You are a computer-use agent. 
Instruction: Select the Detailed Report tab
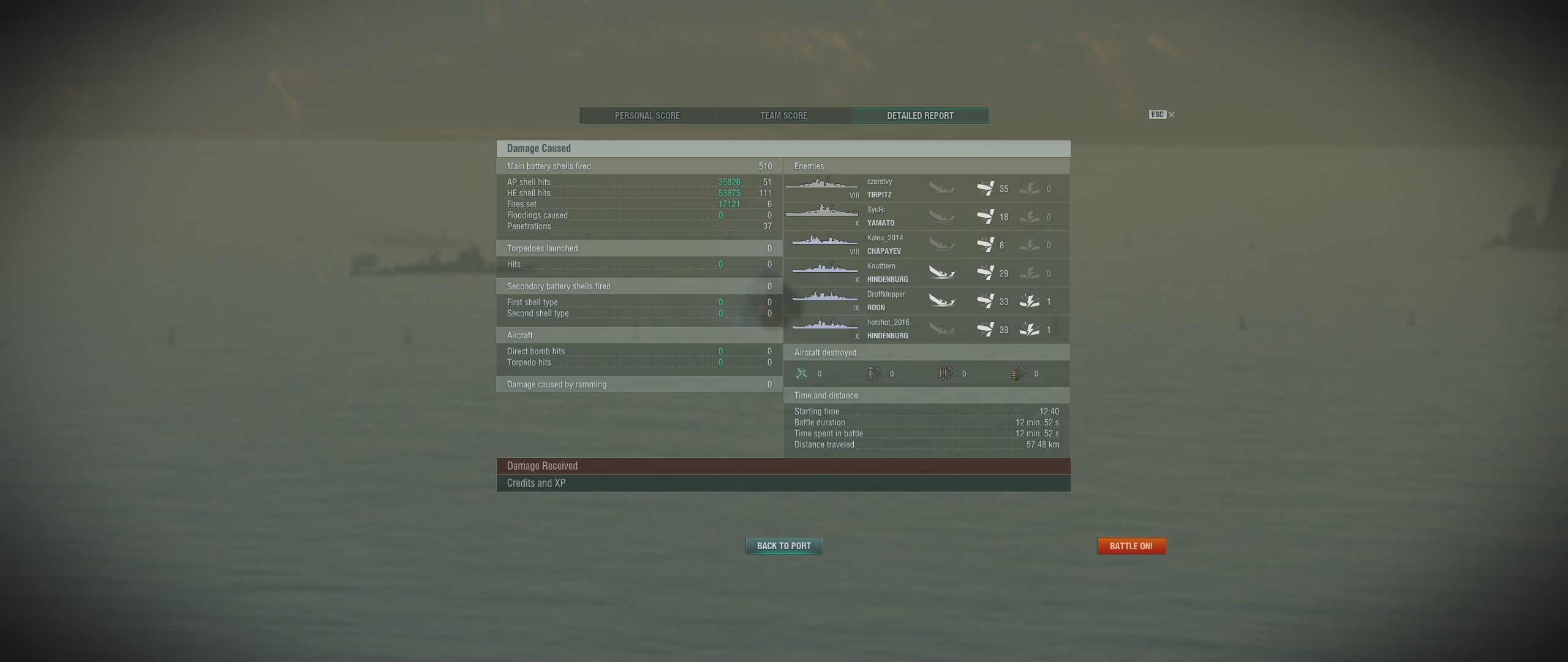pyautogui.click(x=920, y=116)
